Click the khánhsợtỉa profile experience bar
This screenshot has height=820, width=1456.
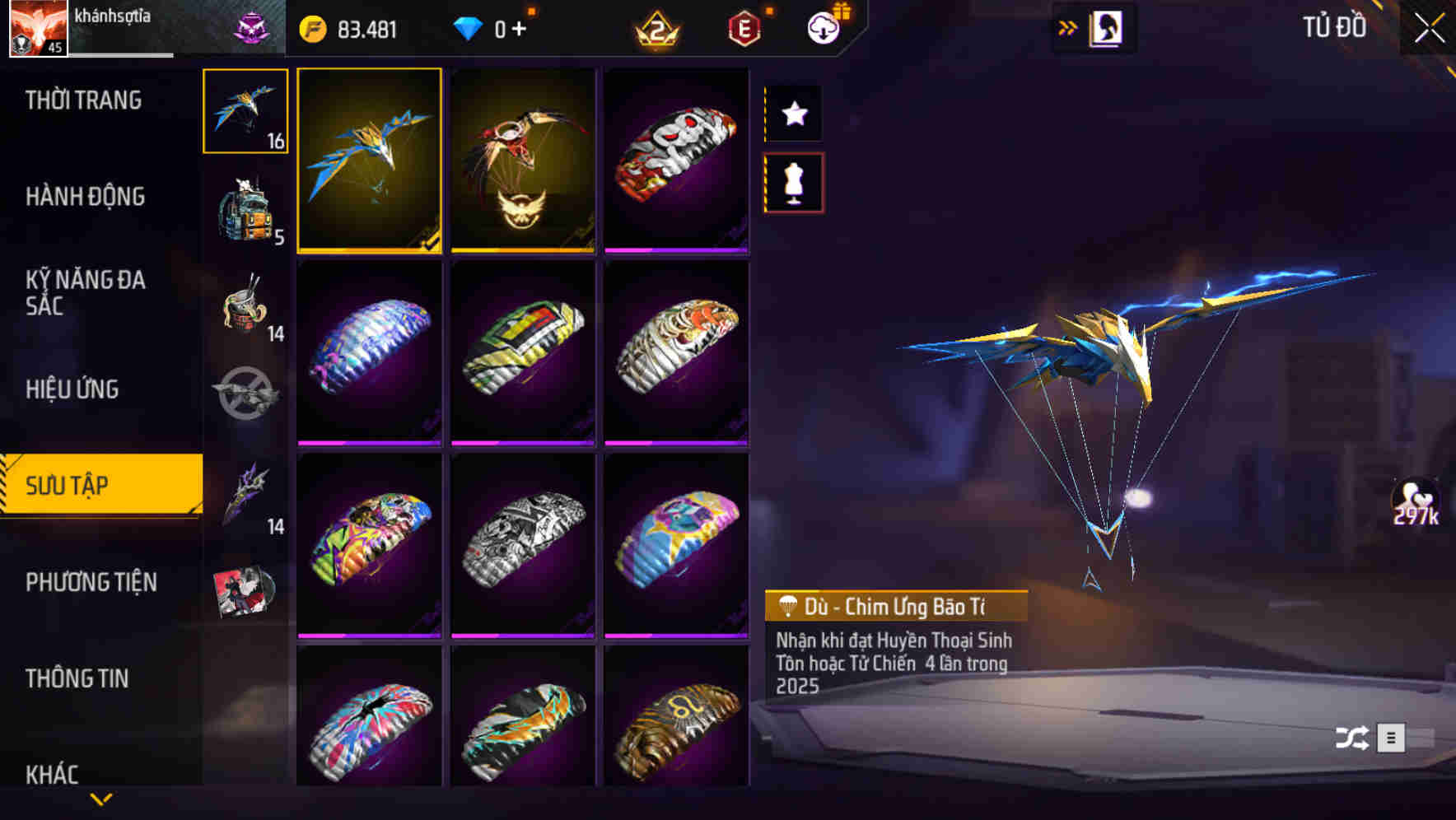(x=115, y=54)
